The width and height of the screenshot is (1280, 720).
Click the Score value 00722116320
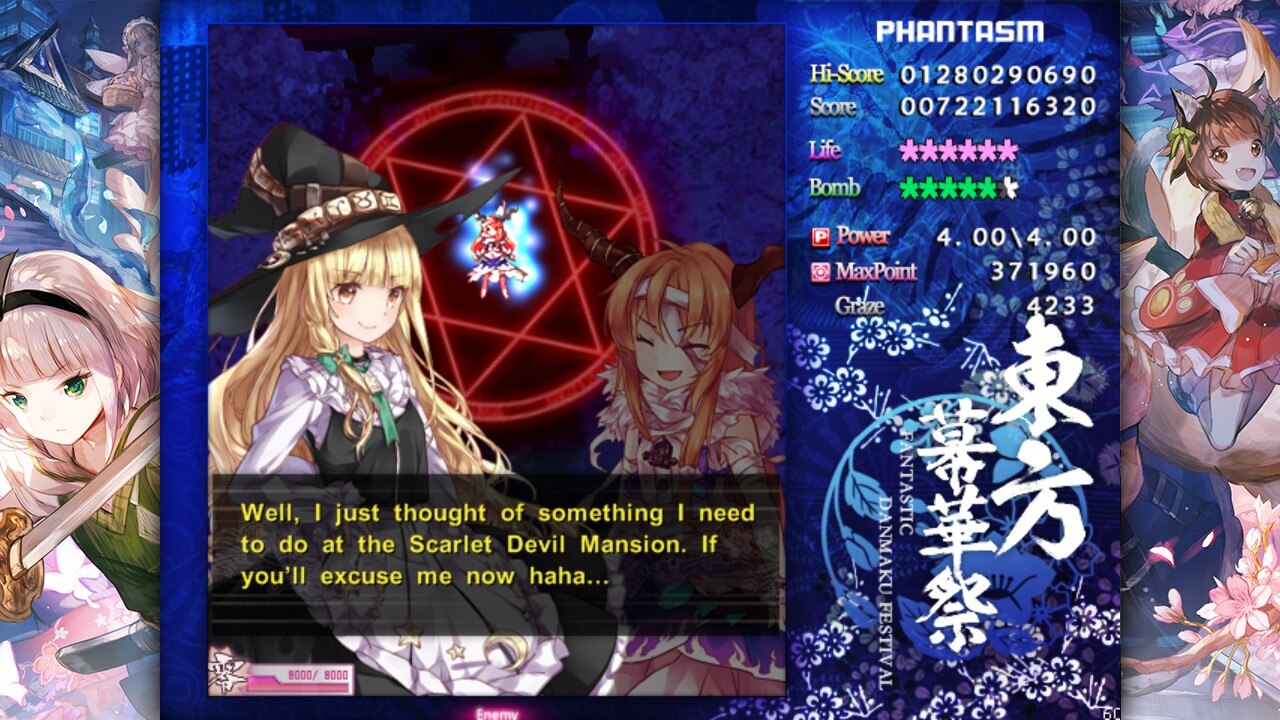(1000, 108)
